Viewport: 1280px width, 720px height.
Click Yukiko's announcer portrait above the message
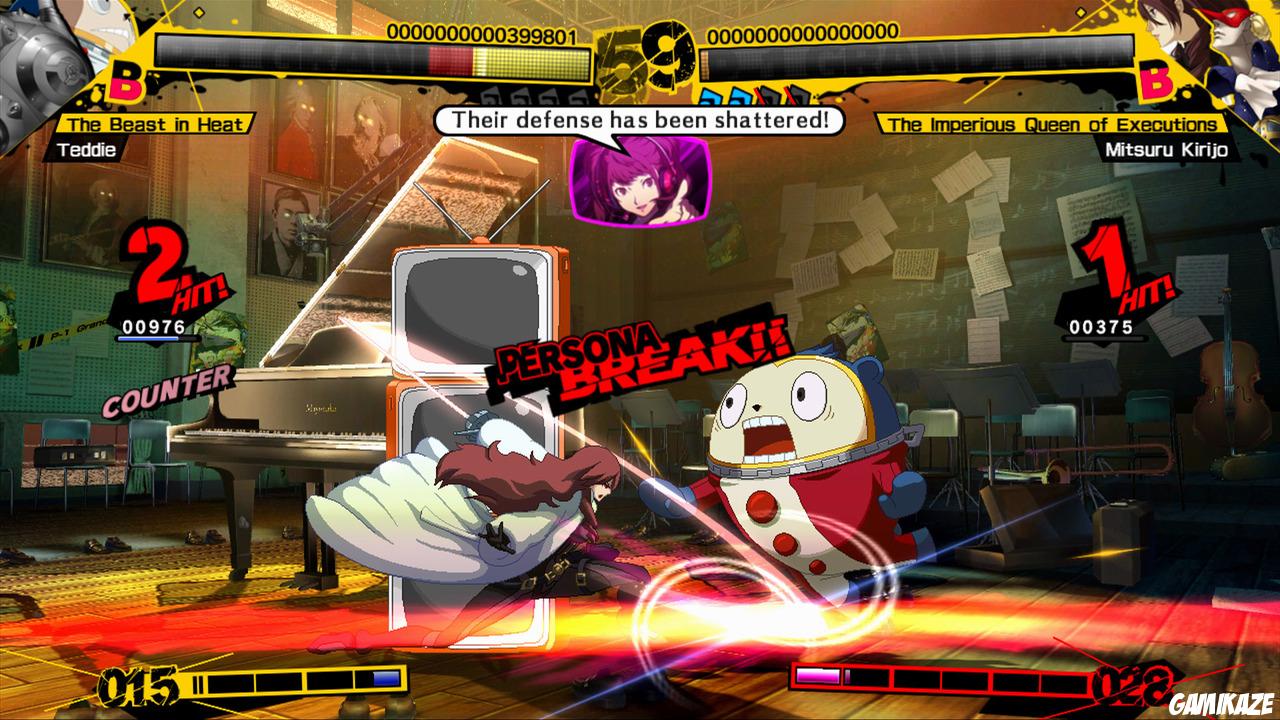click(x=640, y=182)
